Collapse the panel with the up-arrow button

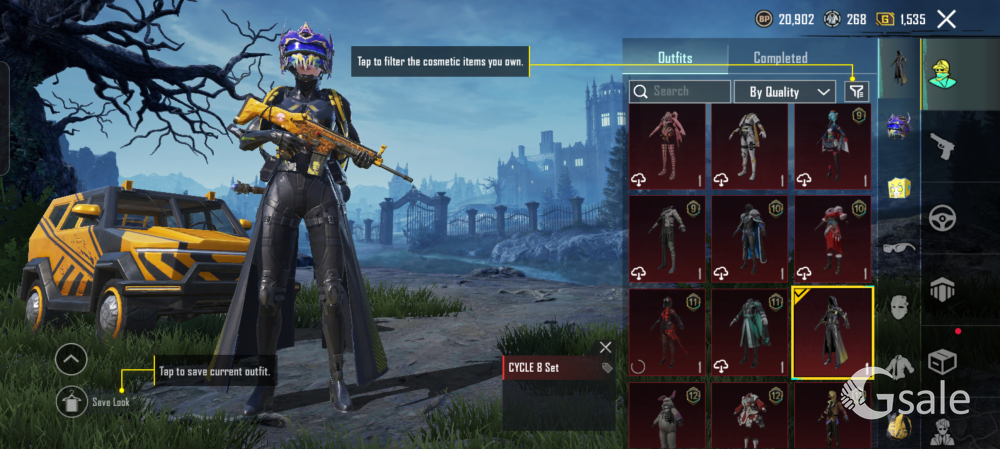pyautogui.click(x=71, y=357)
